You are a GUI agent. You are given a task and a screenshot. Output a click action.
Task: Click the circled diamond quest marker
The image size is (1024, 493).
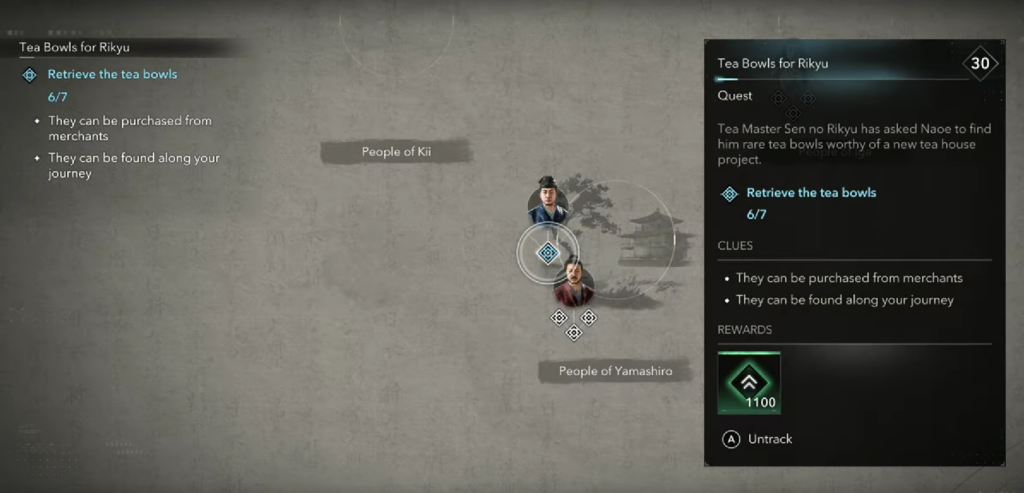pyautogui.click(x=547, y=253)
